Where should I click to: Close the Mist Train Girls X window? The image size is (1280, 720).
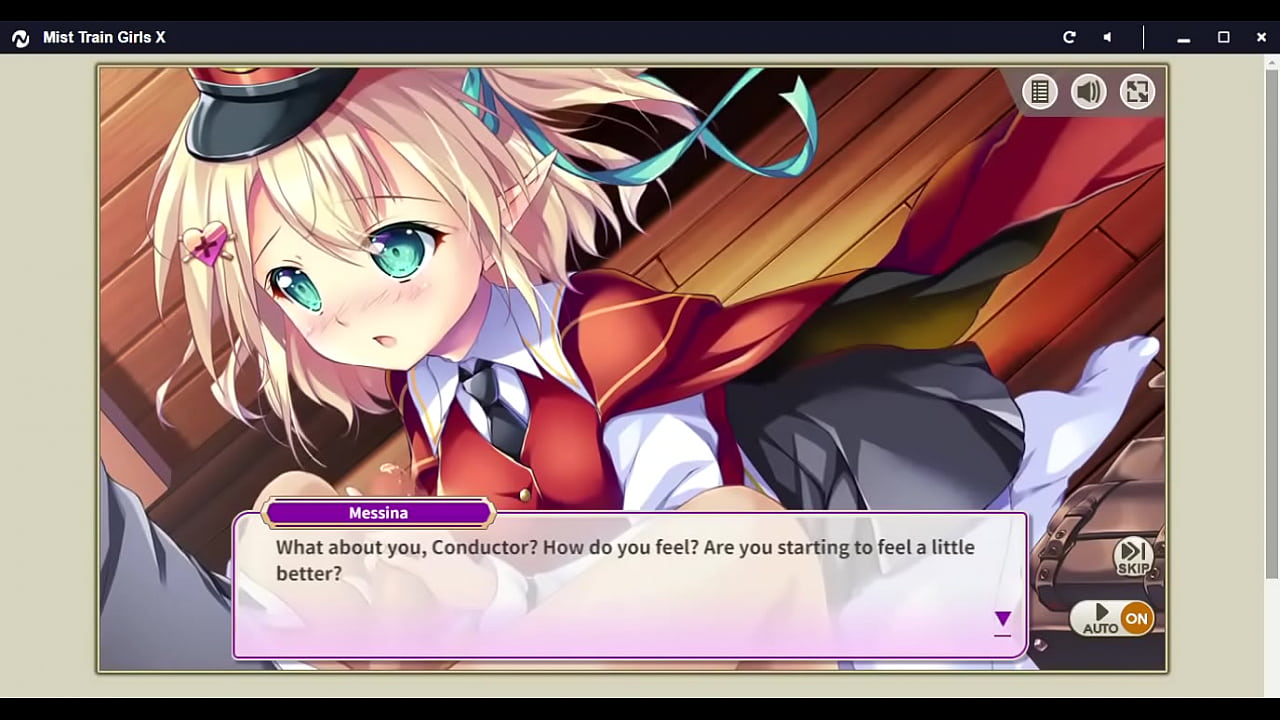tap(1261, 37)
